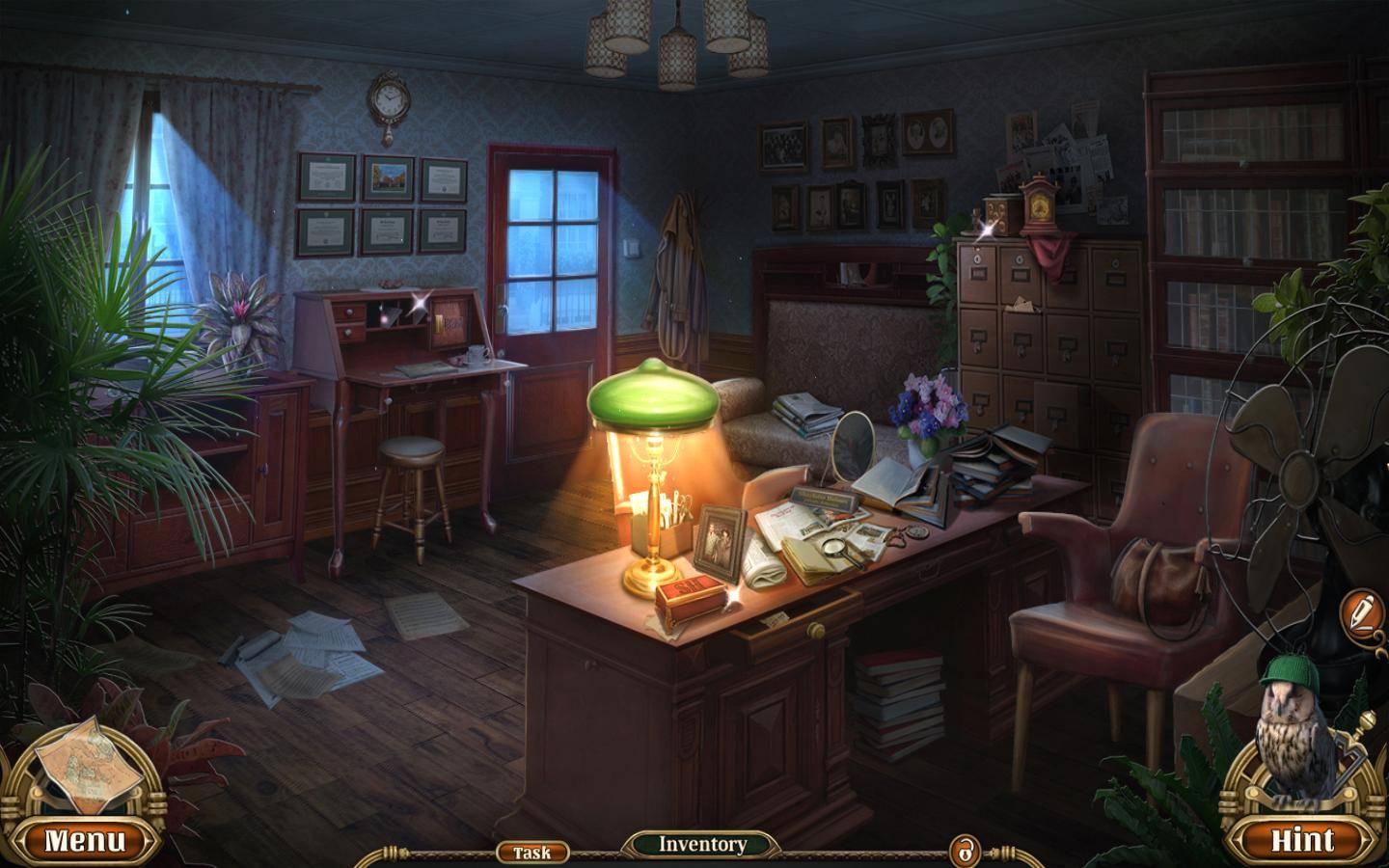Screen dimensions: 1389x868
Task: Use the Hint button
Action: click(x=1301, y=840)
